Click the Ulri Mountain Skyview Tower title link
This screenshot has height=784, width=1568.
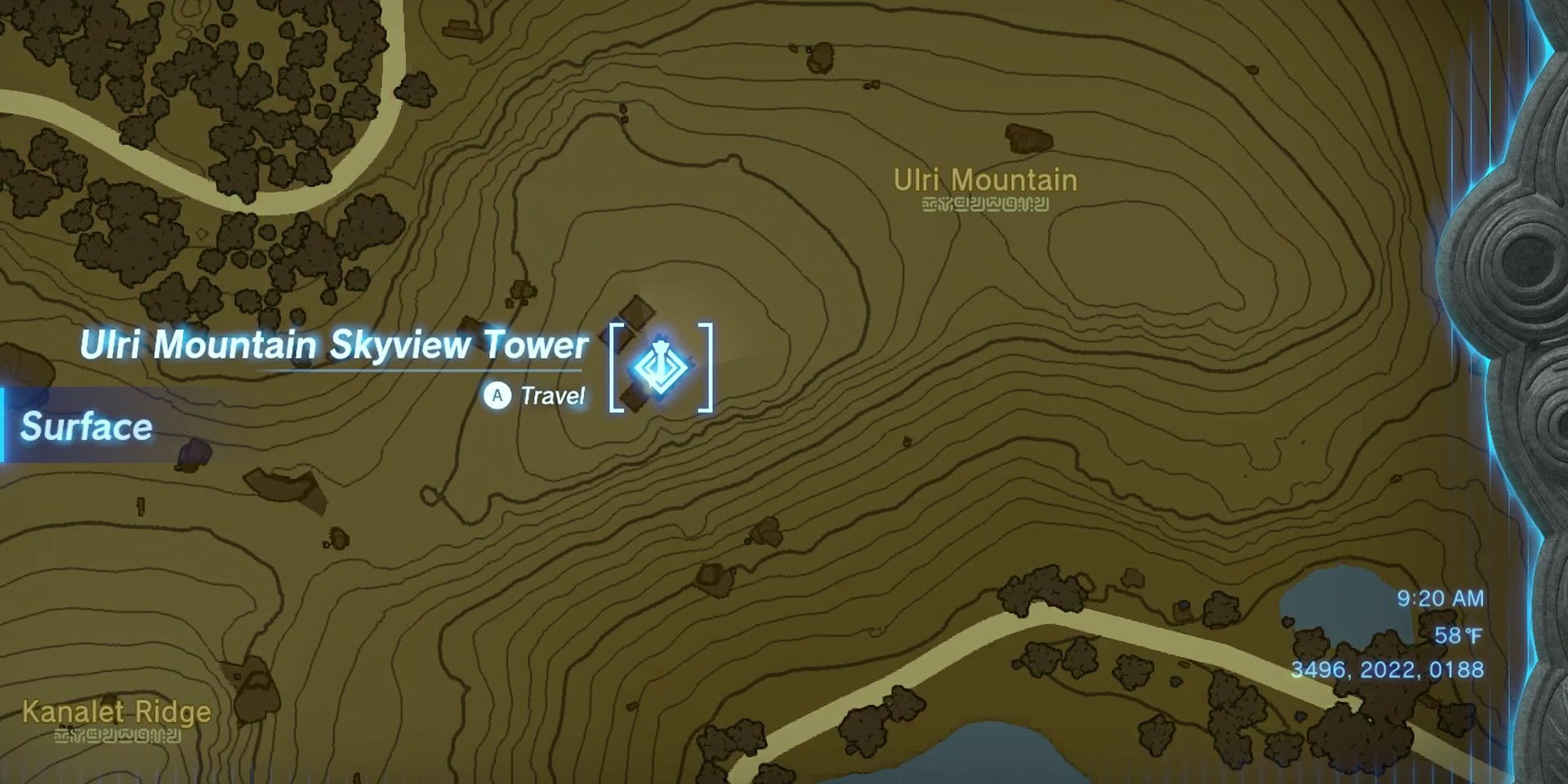[333, 345]
